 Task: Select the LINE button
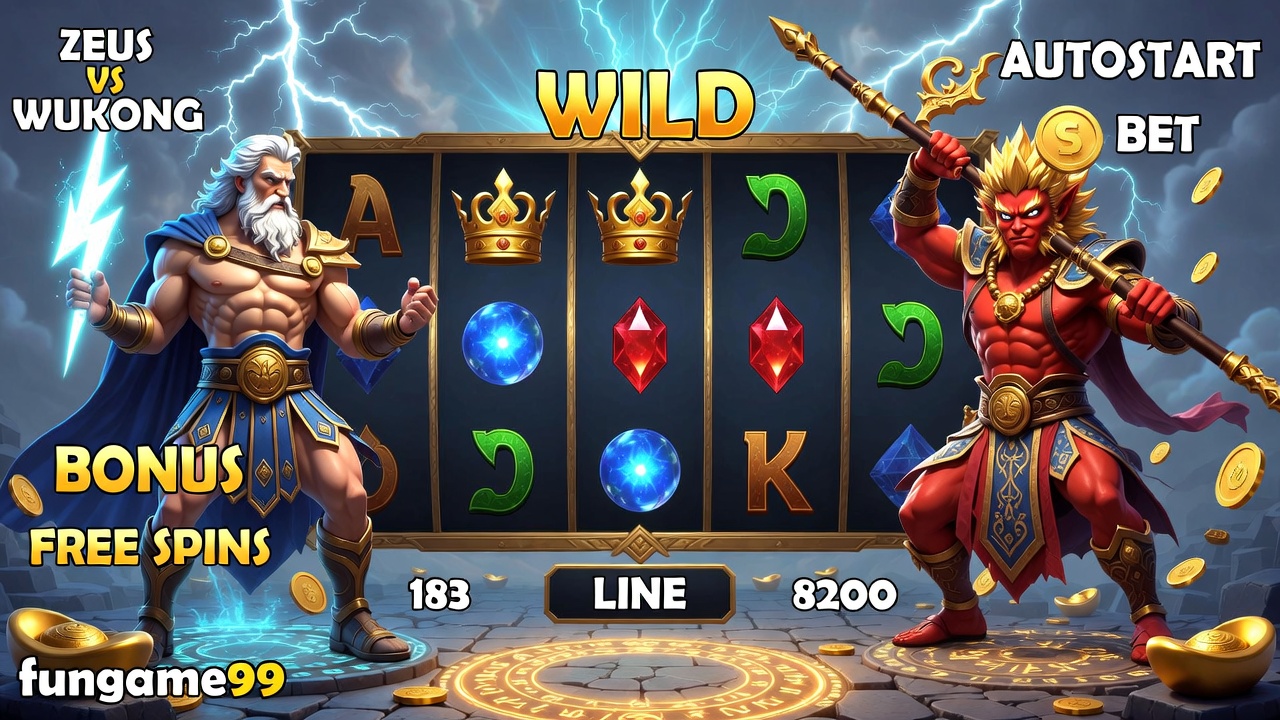(640, 594)
